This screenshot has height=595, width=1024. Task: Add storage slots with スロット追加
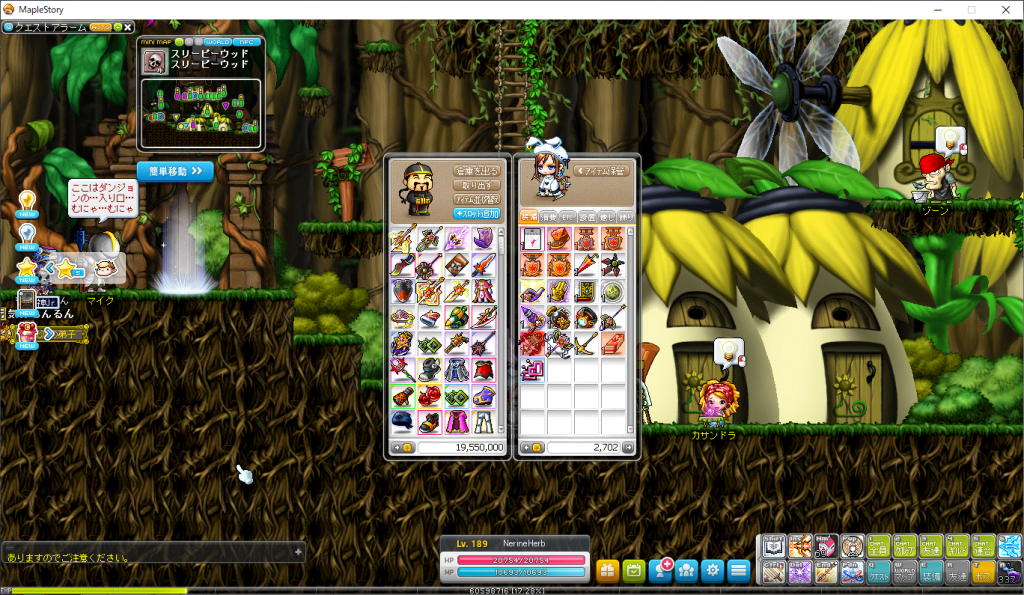tap(476, 213)
